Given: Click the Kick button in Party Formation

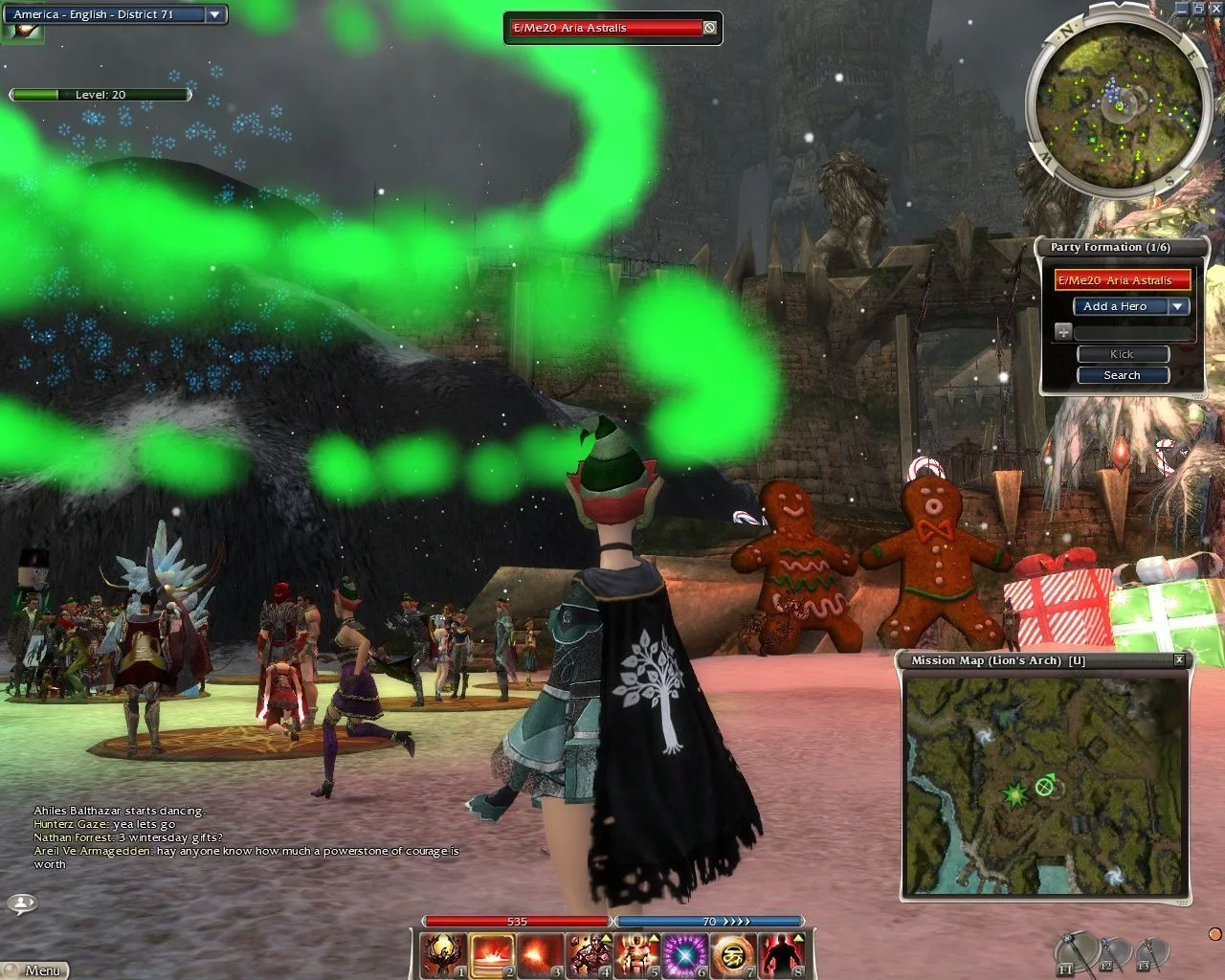Looking at the screenshot, I should point(1122,354).
